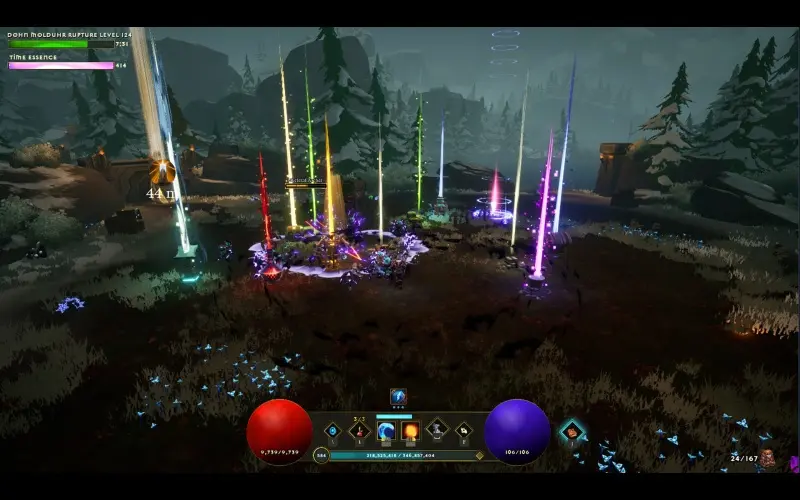
Task: Trigger the blue gem diamond slot
Action: [x=333, y=431]
